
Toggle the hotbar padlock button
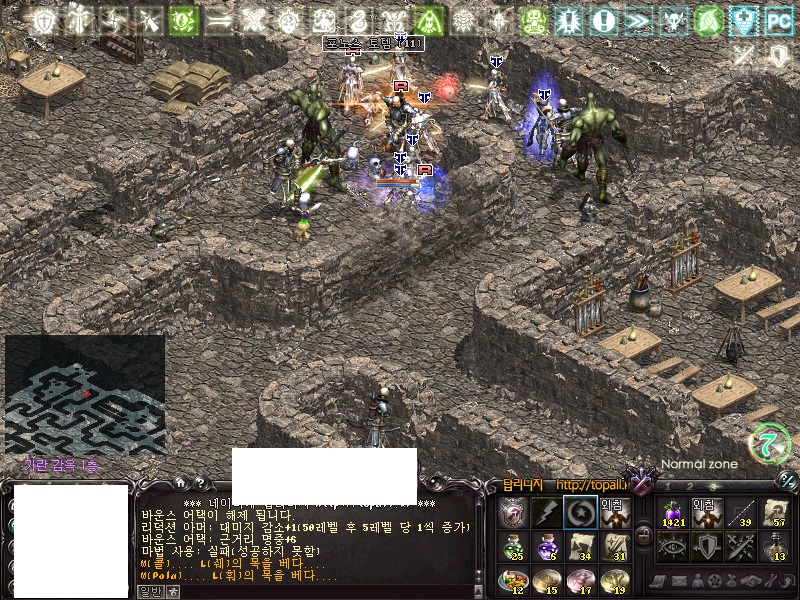644,536
